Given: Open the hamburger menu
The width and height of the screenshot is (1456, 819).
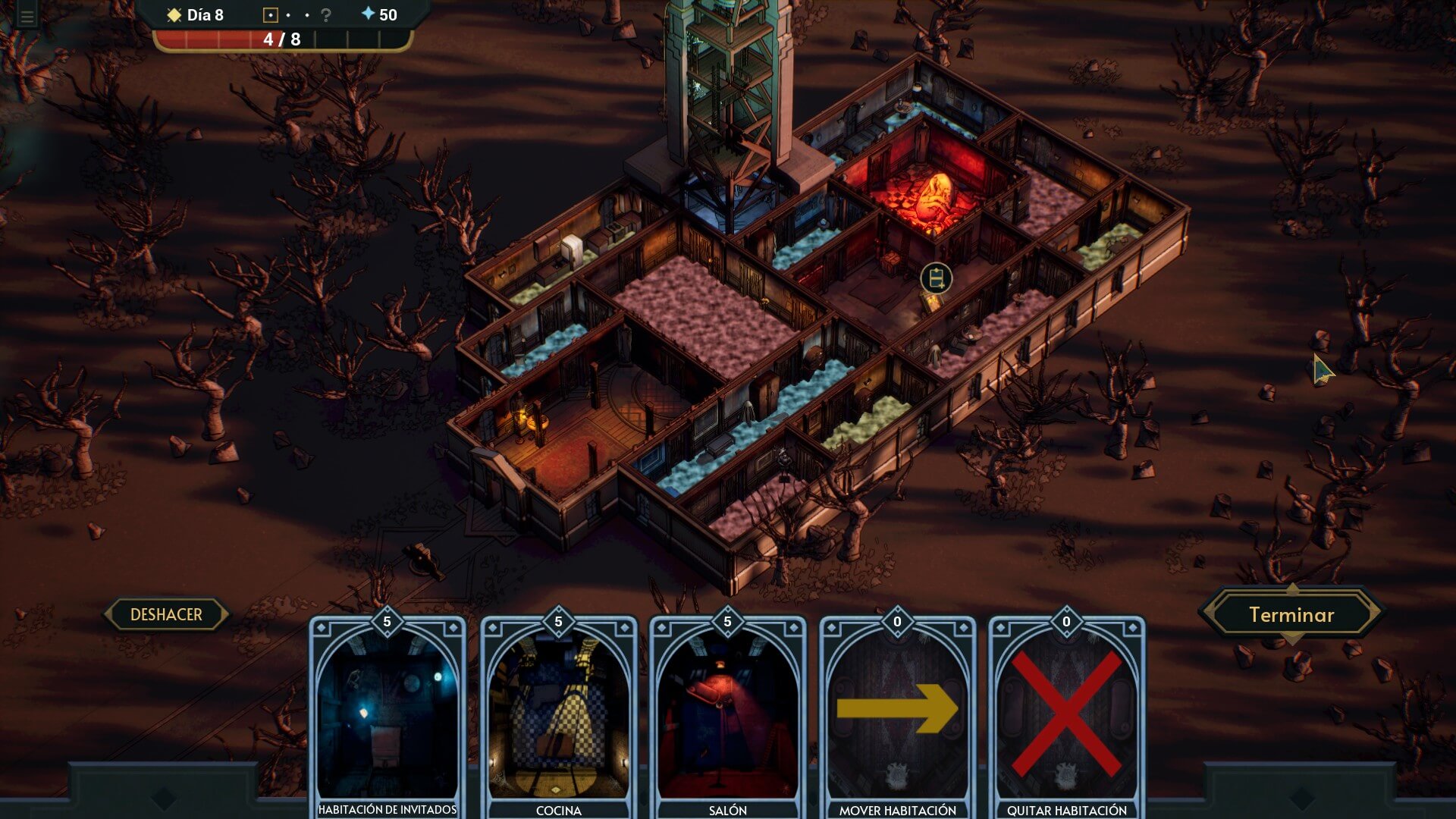Looking at the screenshot, I should [27, 17].
